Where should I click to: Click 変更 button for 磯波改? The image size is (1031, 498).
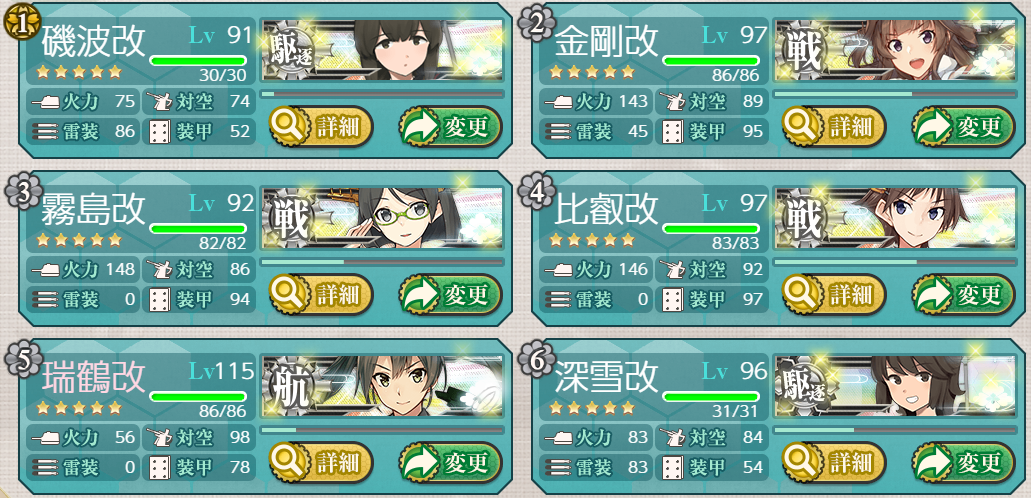(450, 127)
